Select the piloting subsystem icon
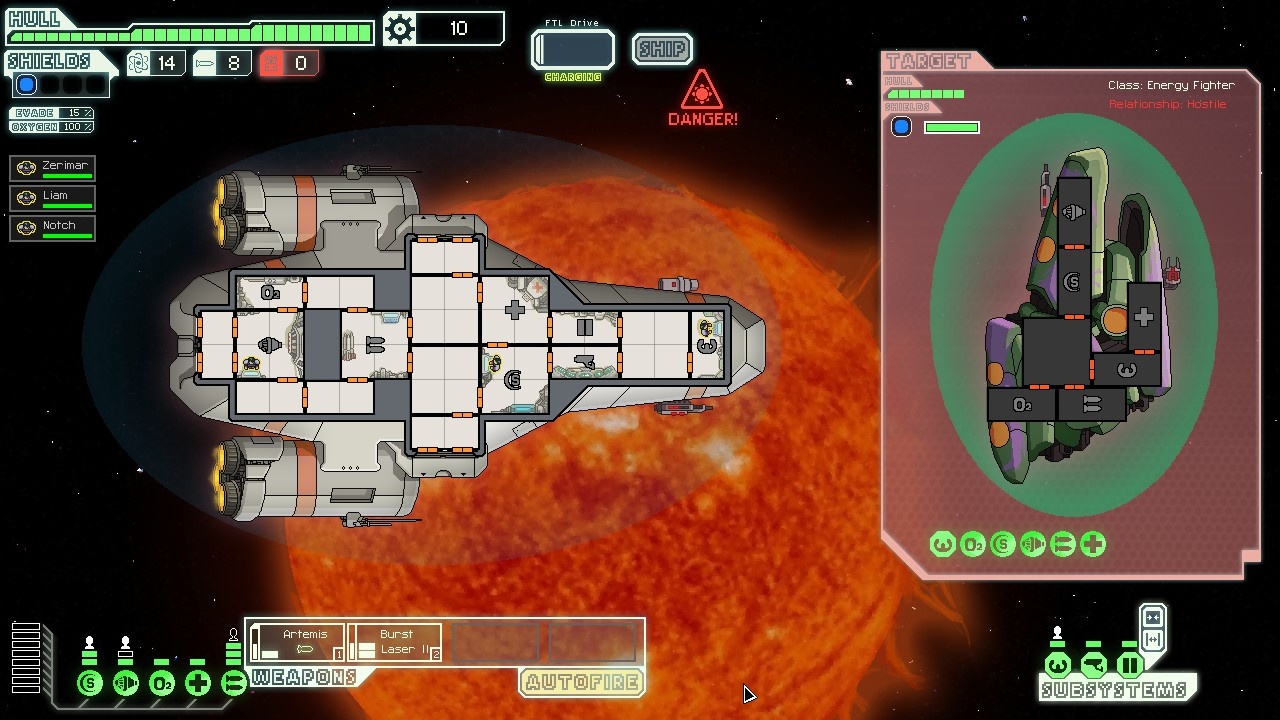1280x720 pixels. pos(1057,665)
